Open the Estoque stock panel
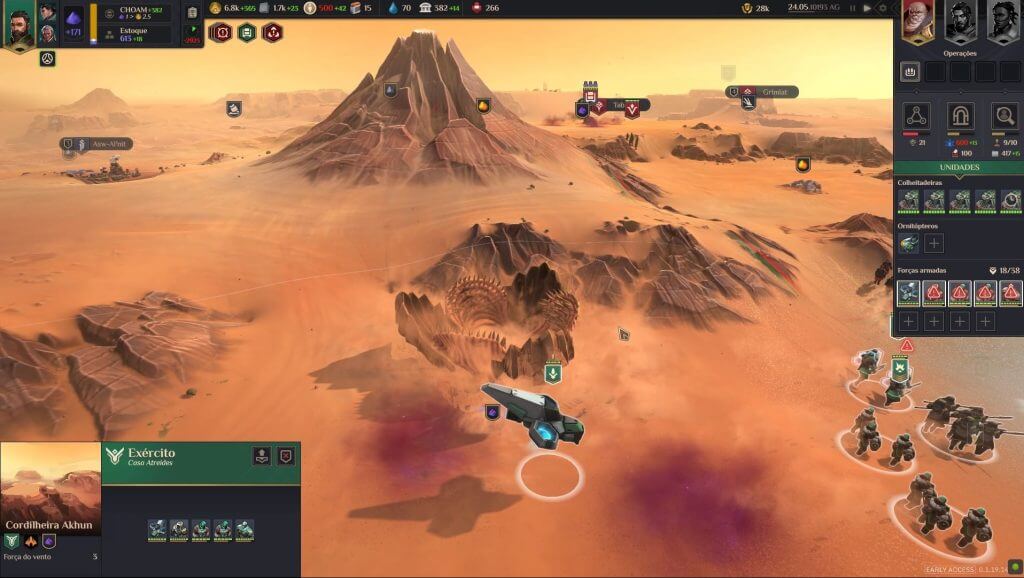Viewport: 1024px width, 578px height. [139, 35]
